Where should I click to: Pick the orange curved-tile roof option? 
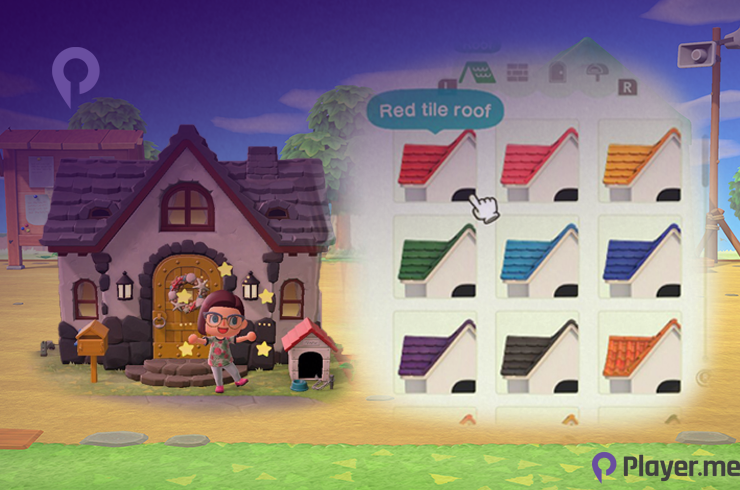(x=639, y=354)
